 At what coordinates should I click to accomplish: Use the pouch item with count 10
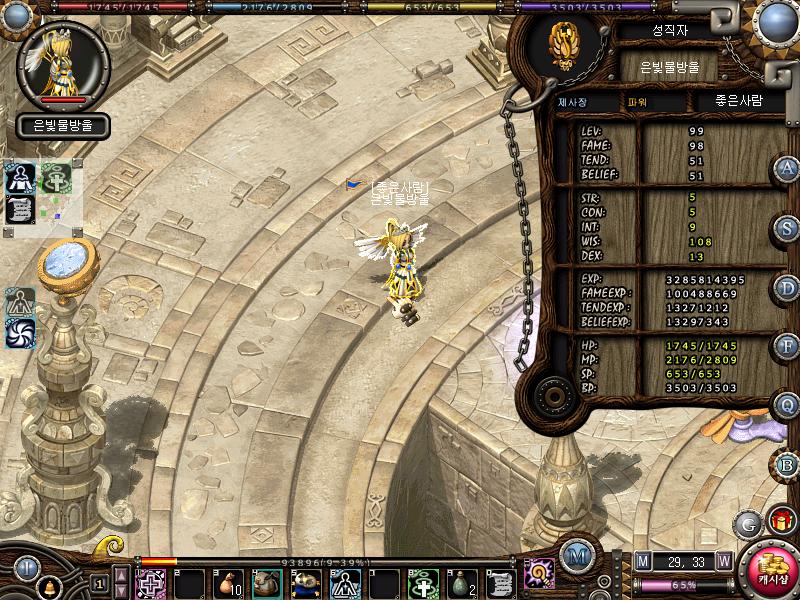[x=227, y=582]
